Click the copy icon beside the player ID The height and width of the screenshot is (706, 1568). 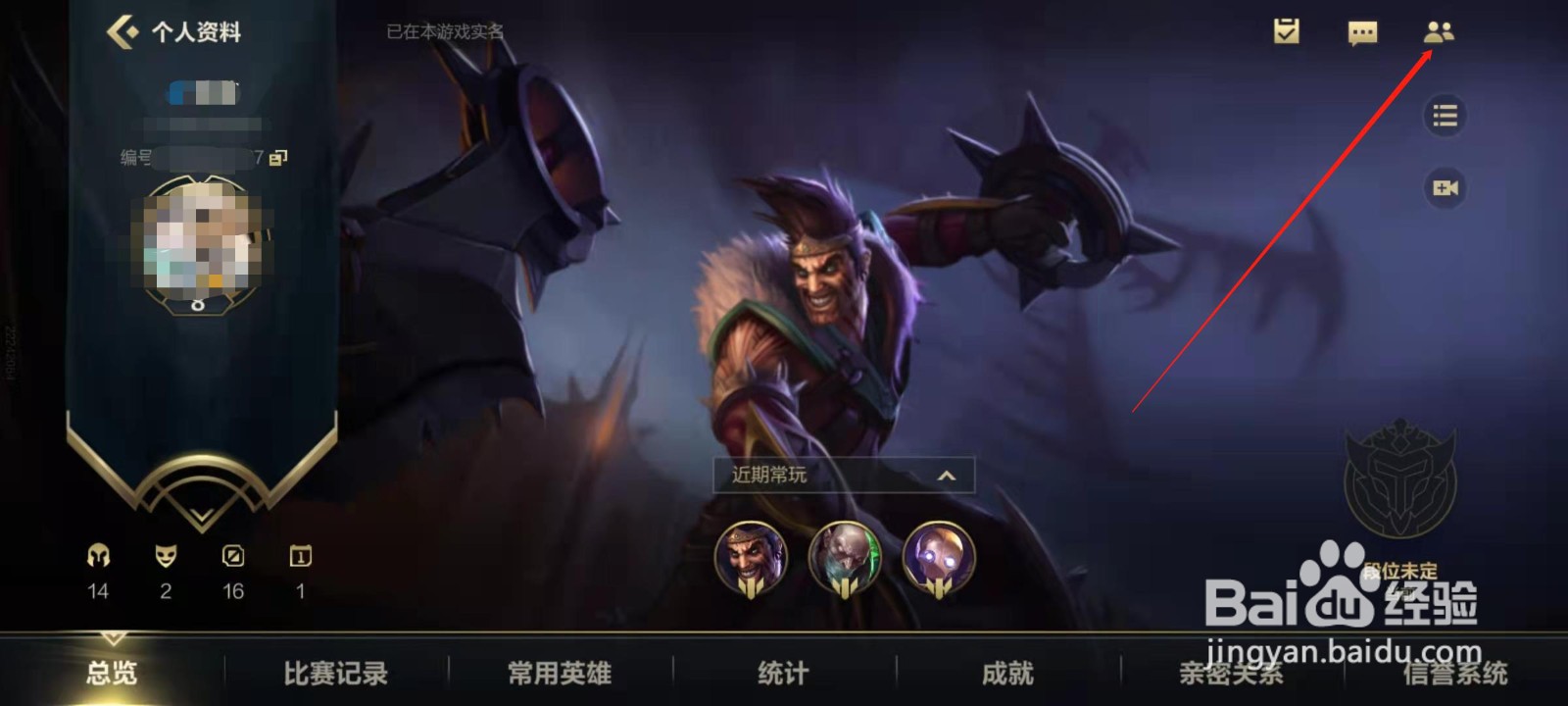click(x=276, y=157)
